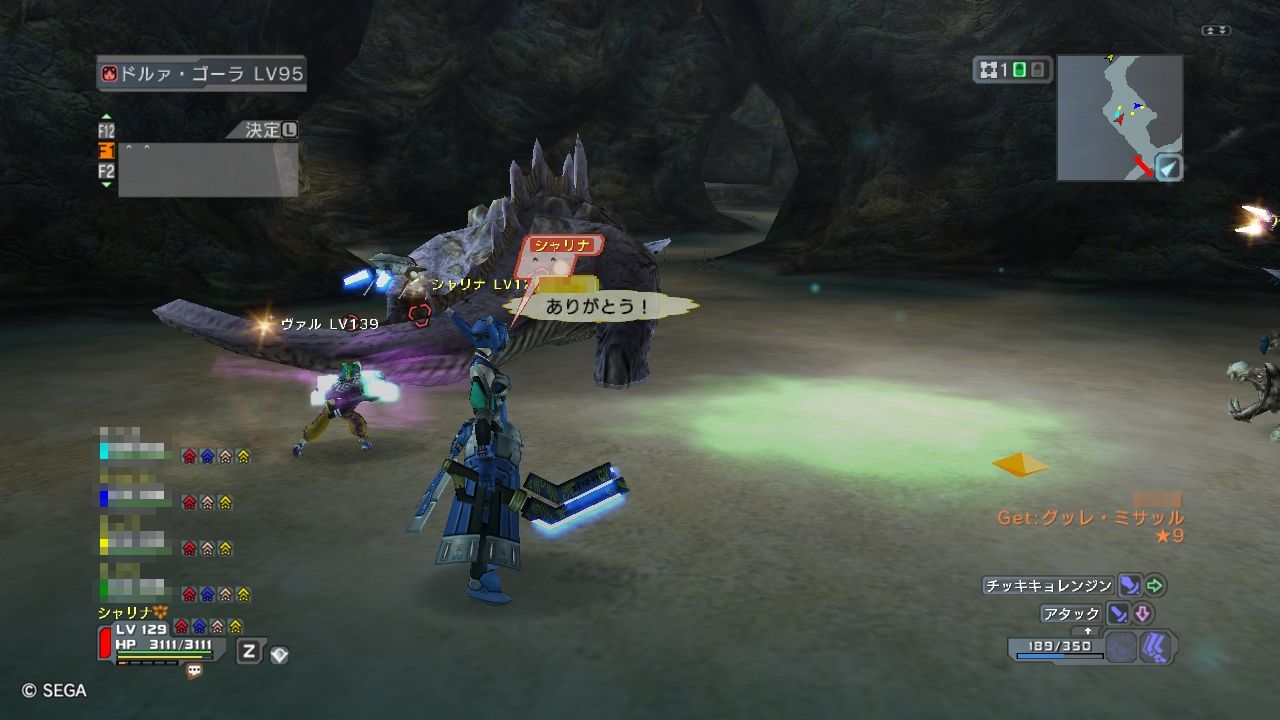Open the chat bubble icon below HP
The width and height of the screenshot is (1280, 720).
tap(194, 671)
